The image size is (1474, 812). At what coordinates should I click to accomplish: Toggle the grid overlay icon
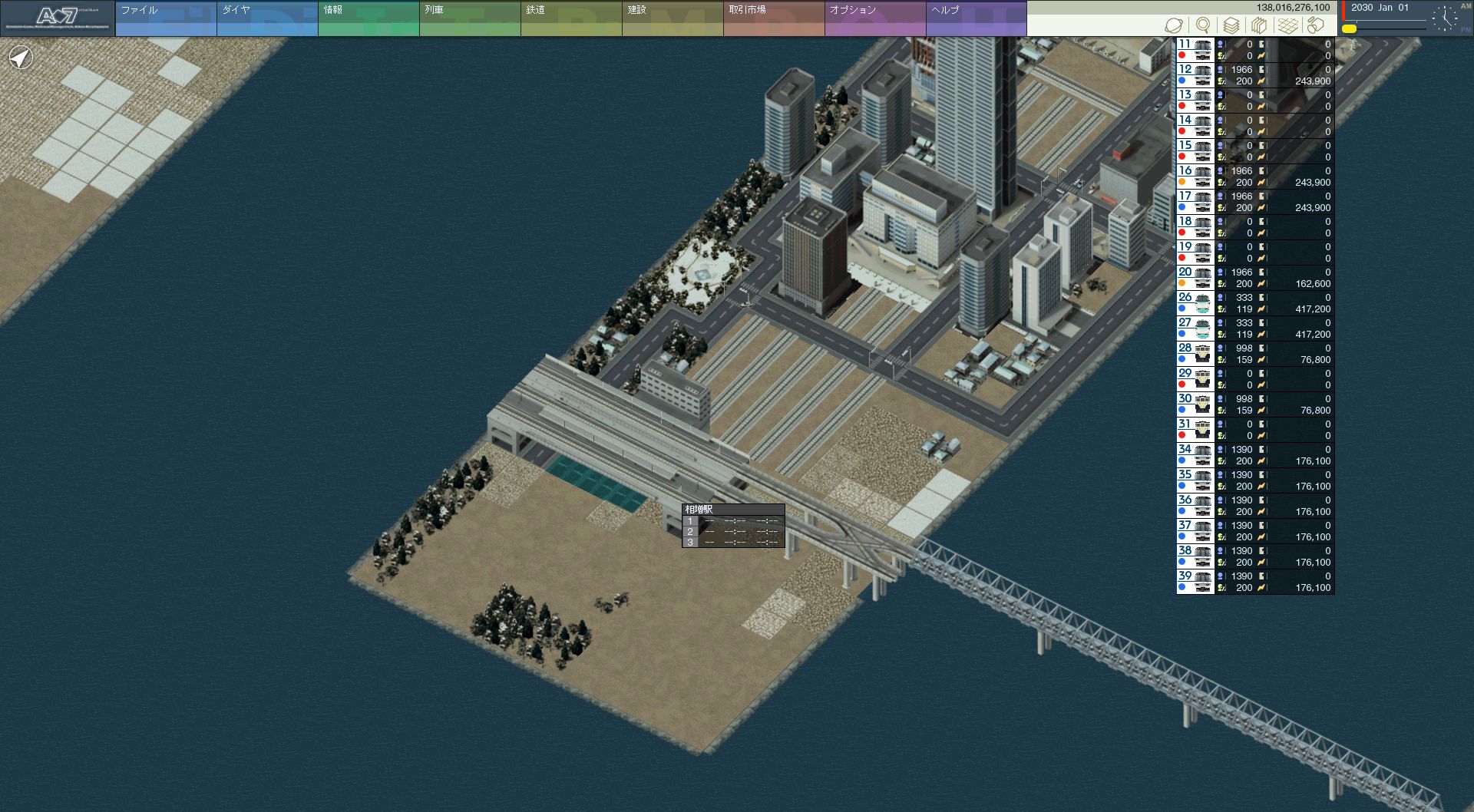(x=1288, y=25)
